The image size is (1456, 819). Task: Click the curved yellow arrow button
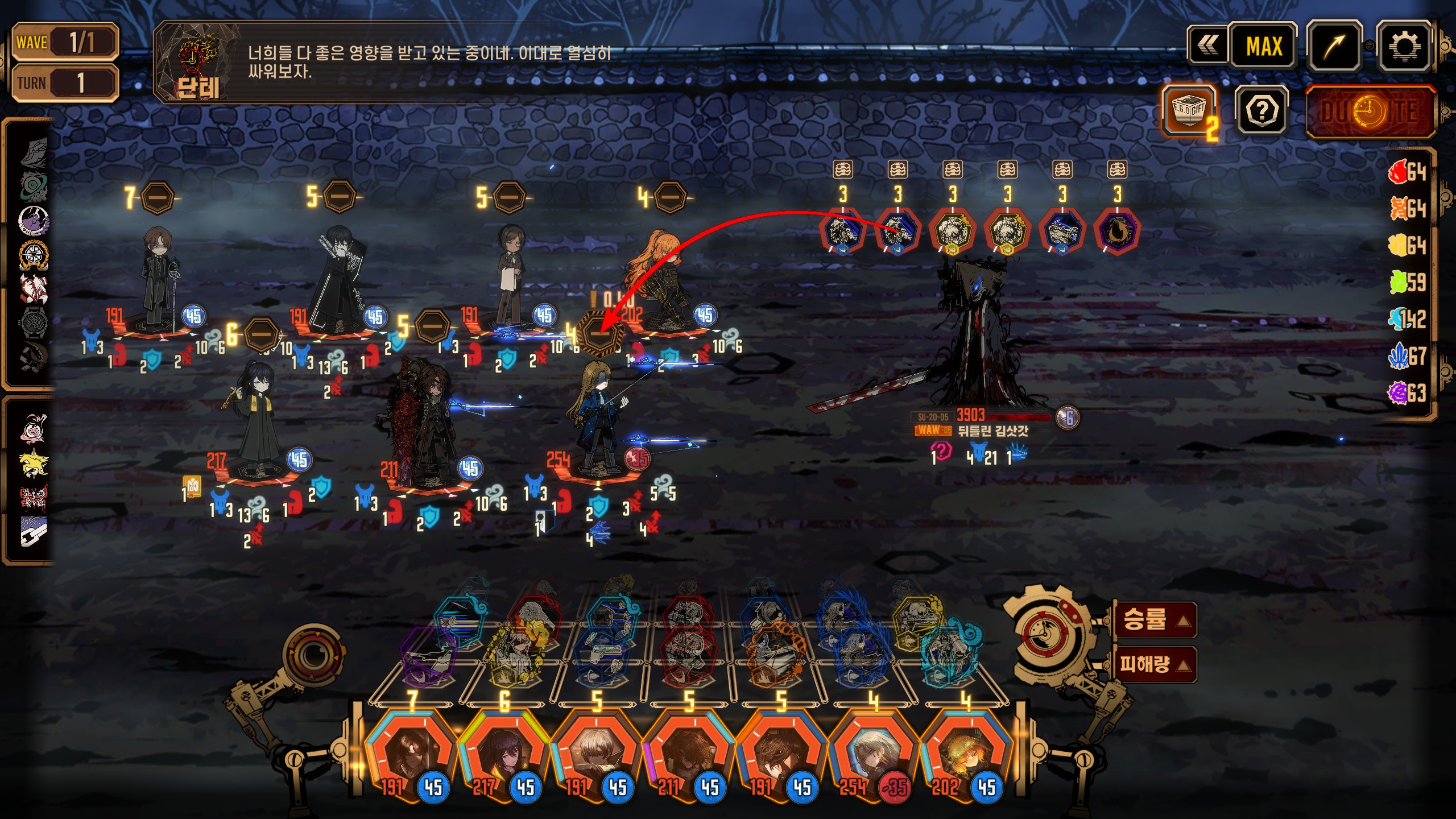tap(1334, 46)
